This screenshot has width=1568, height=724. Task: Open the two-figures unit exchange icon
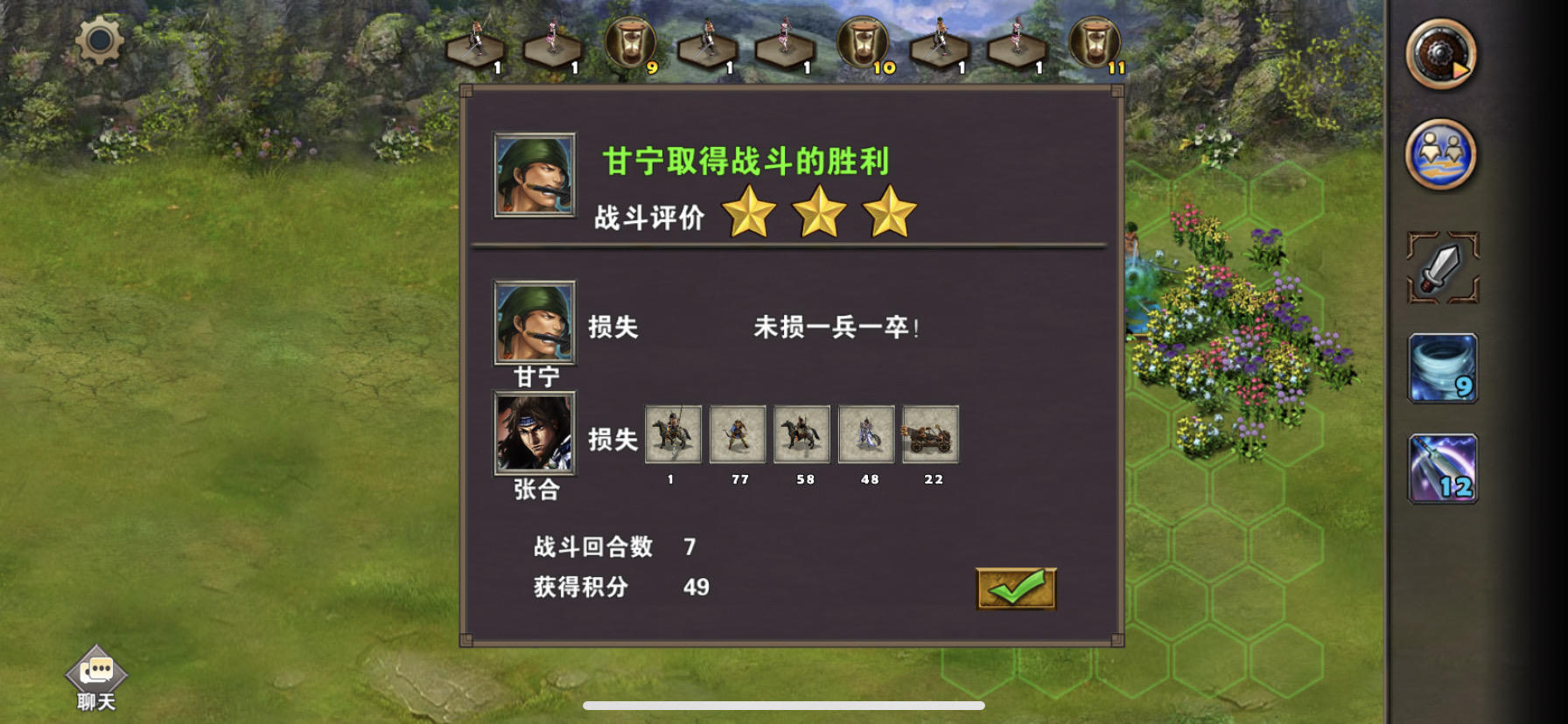tap(1442, 153)
